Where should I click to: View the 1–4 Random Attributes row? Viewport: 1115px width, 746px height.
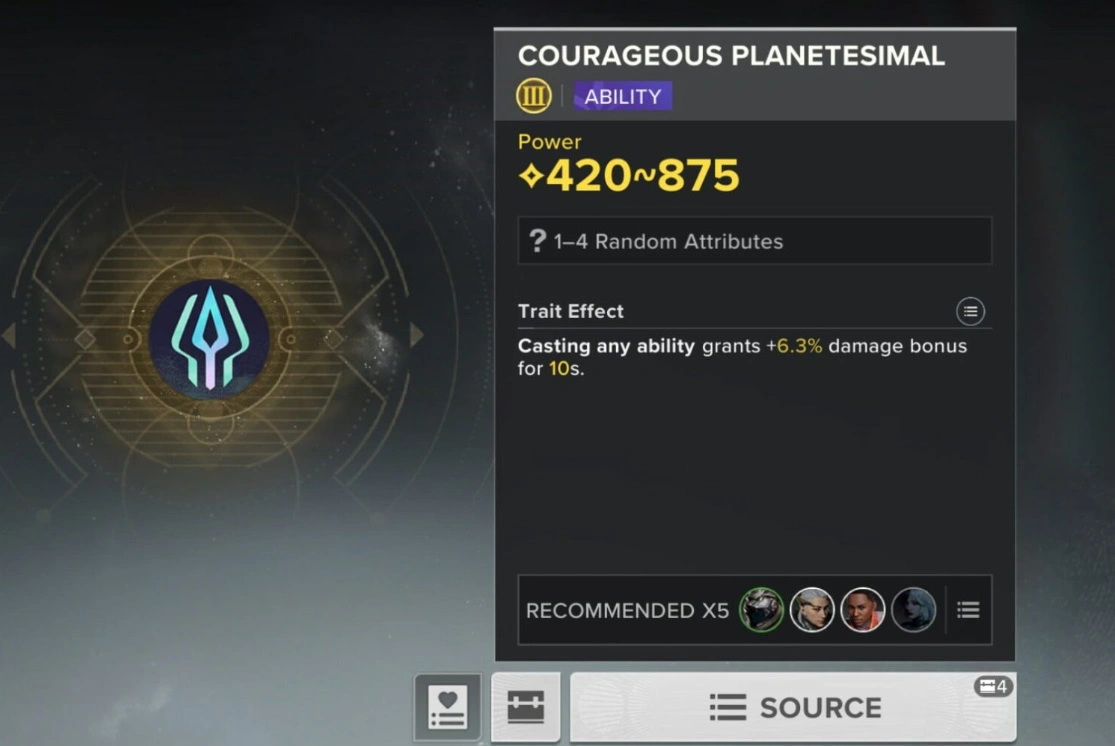(754, 241)
